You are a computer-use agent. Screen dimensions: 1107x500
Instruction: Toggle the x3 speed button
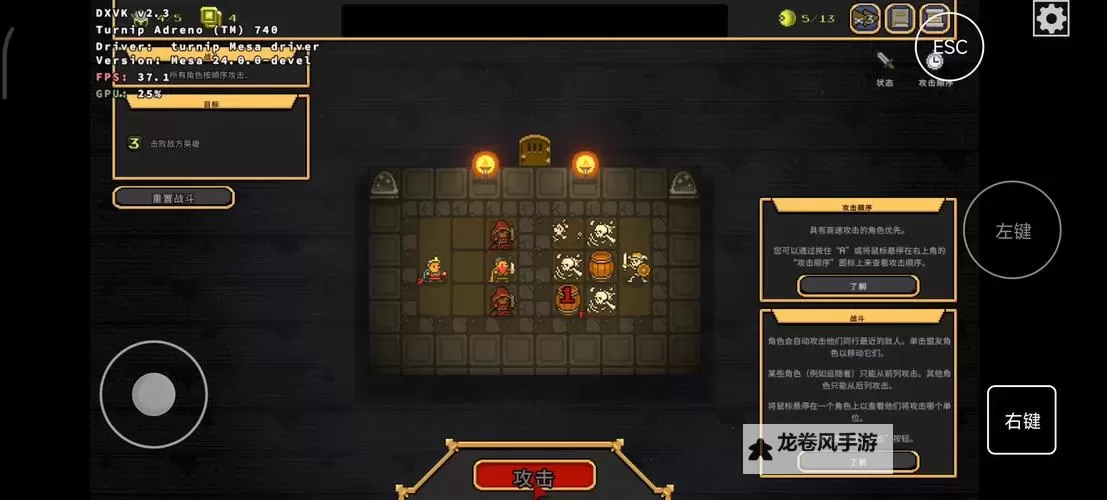click(865, 18)
